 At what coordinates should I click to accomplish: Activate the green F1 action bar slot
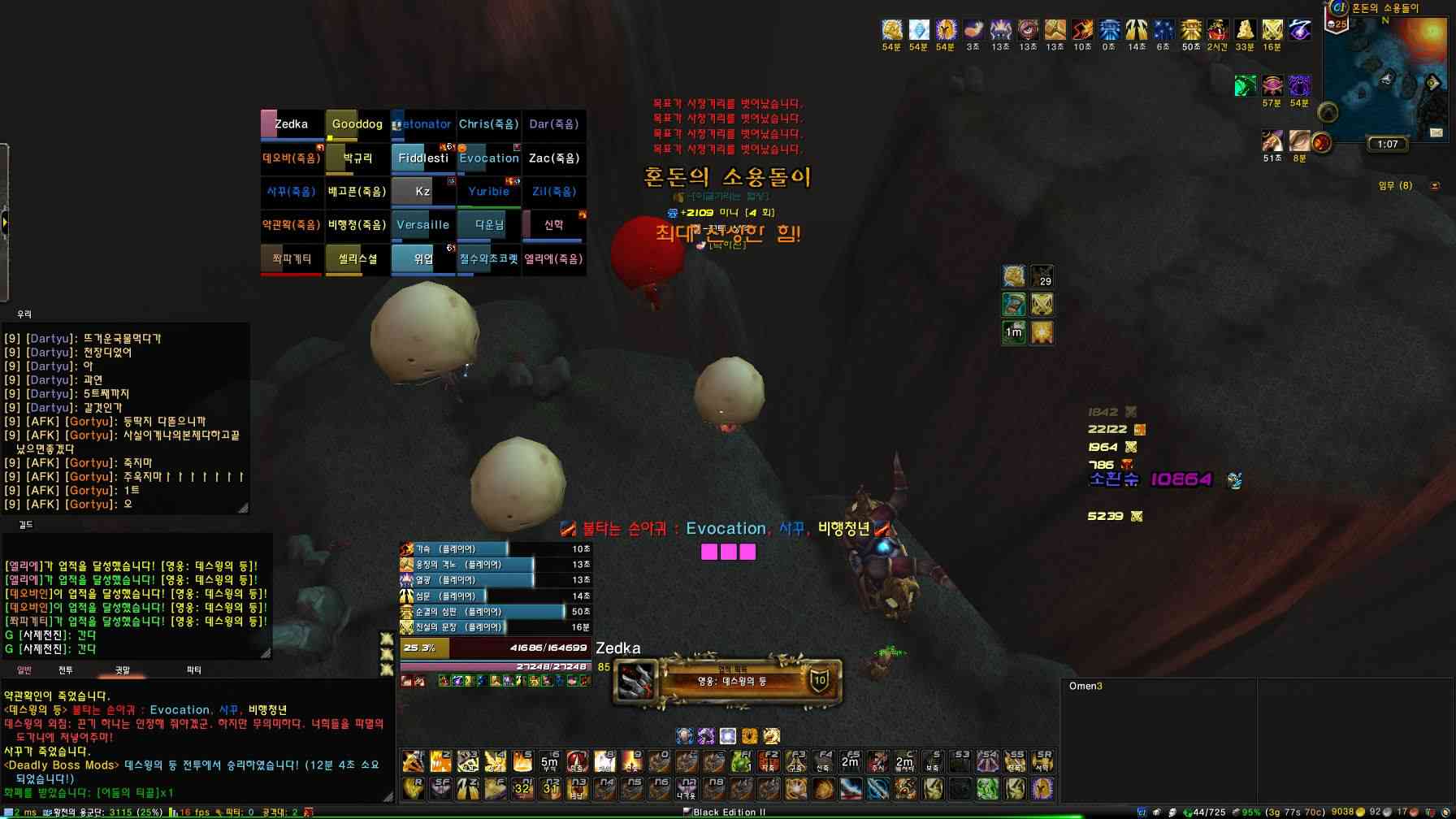tap(741, 761)
